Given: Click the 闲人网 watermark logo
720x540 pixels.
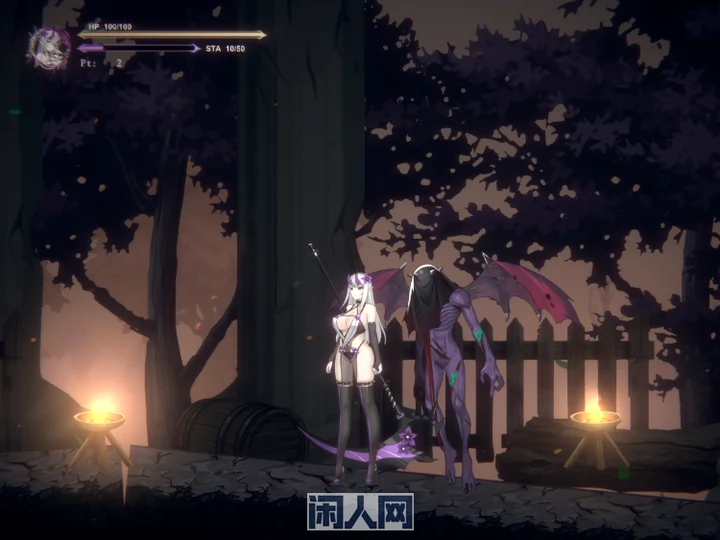Looking at the screenshot, I should coord(360,511).
